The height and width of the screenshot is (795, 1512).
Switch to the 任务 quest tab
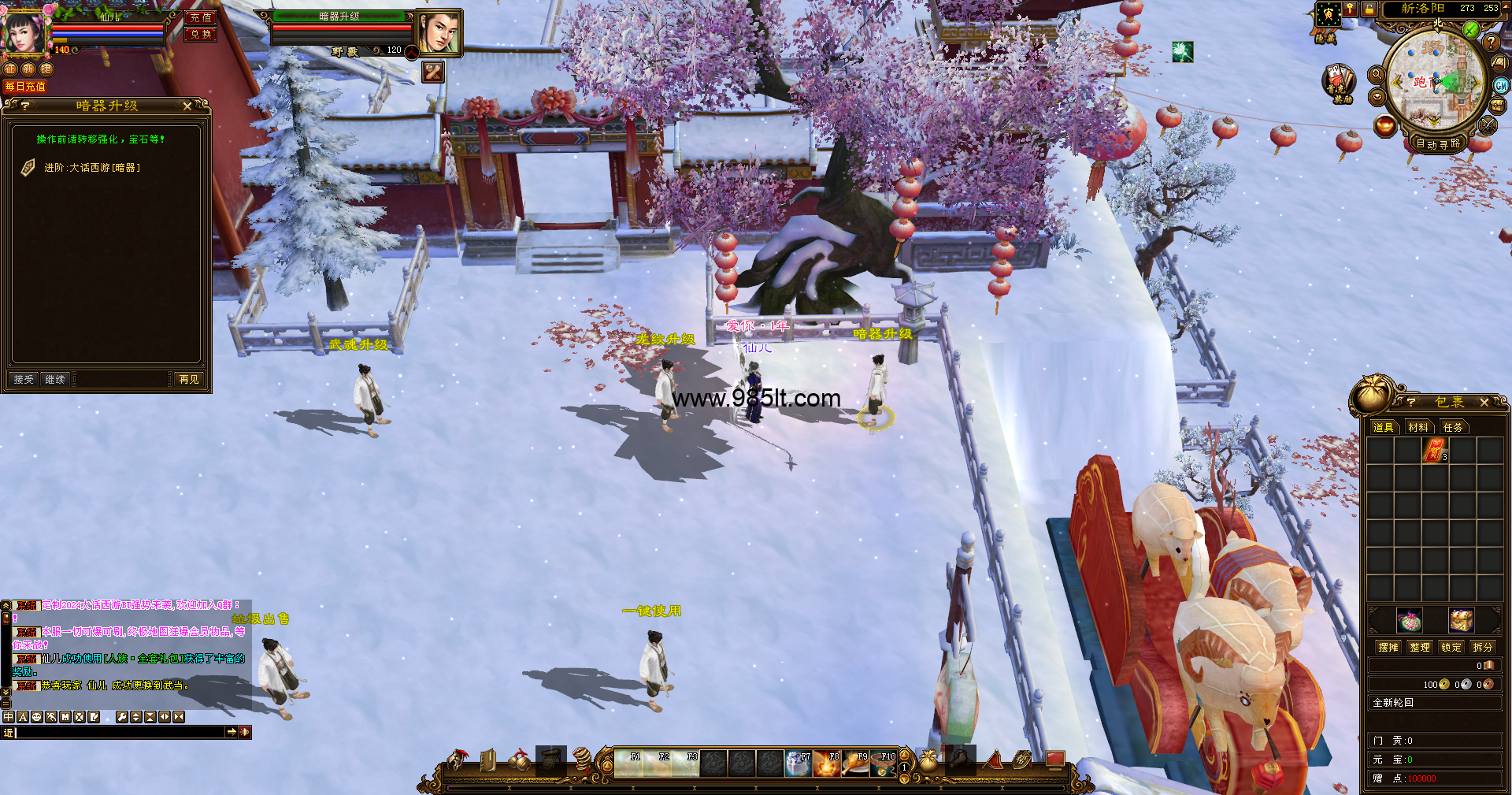(1453, 427)
